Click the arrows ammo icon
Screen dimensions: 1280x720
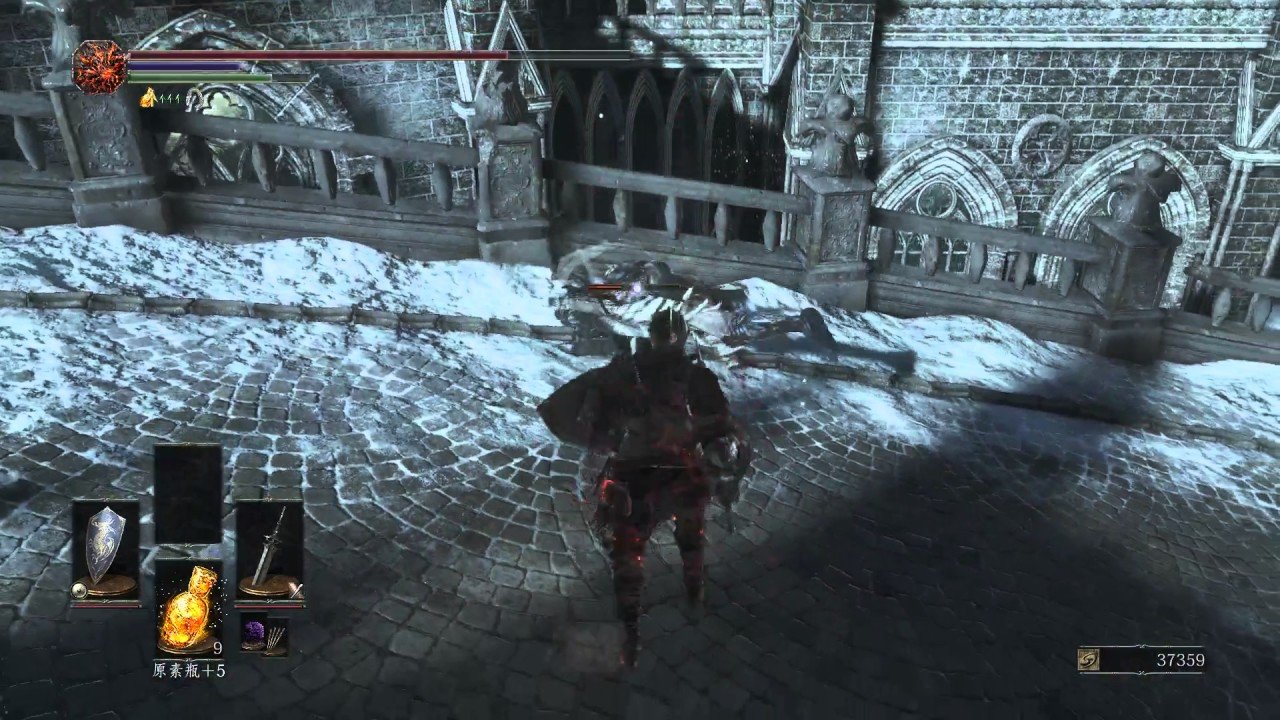[275, 636]
